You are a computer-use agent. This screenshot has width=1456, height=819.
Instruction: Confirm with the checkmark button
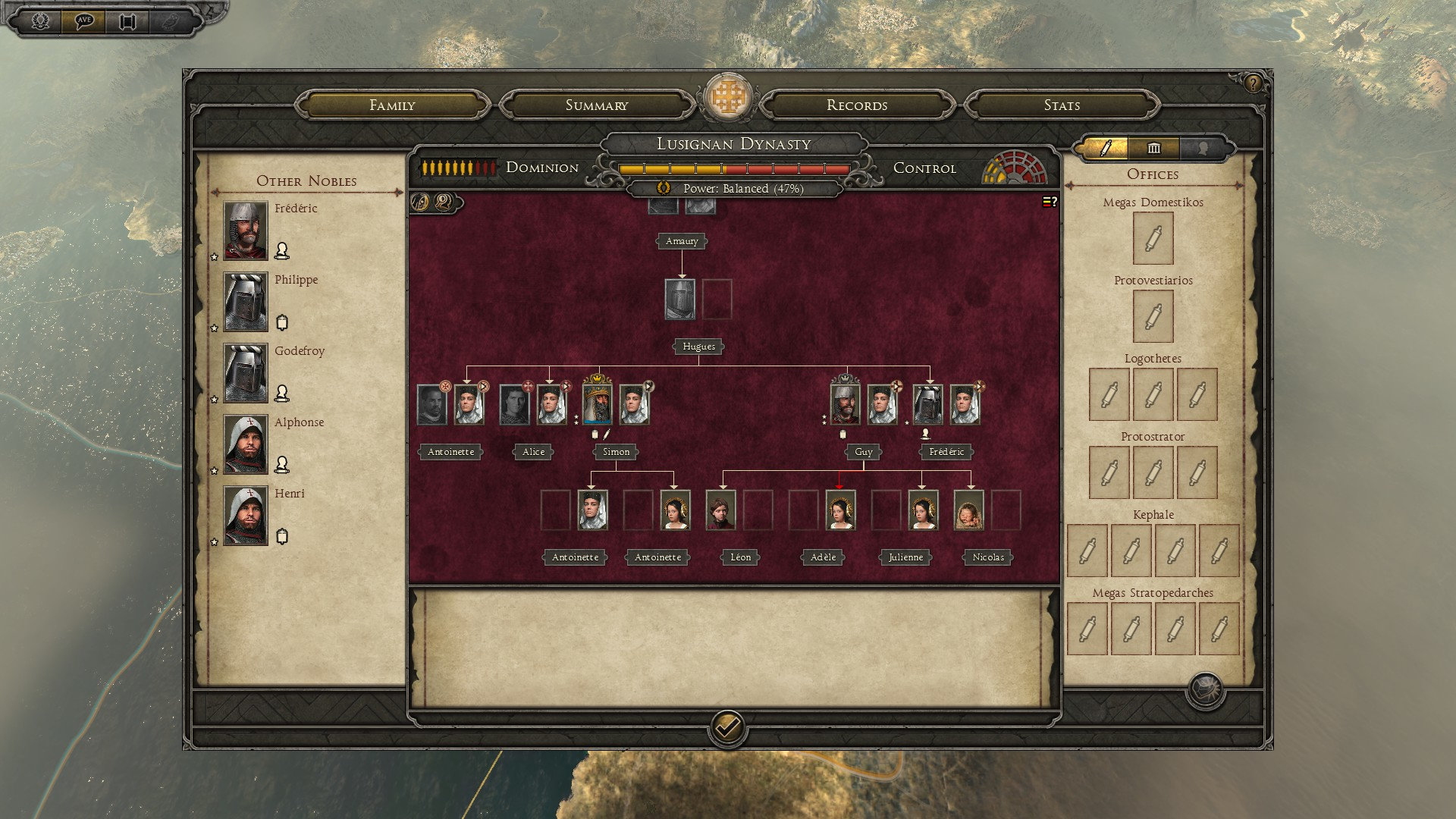(x=727, y=729)
